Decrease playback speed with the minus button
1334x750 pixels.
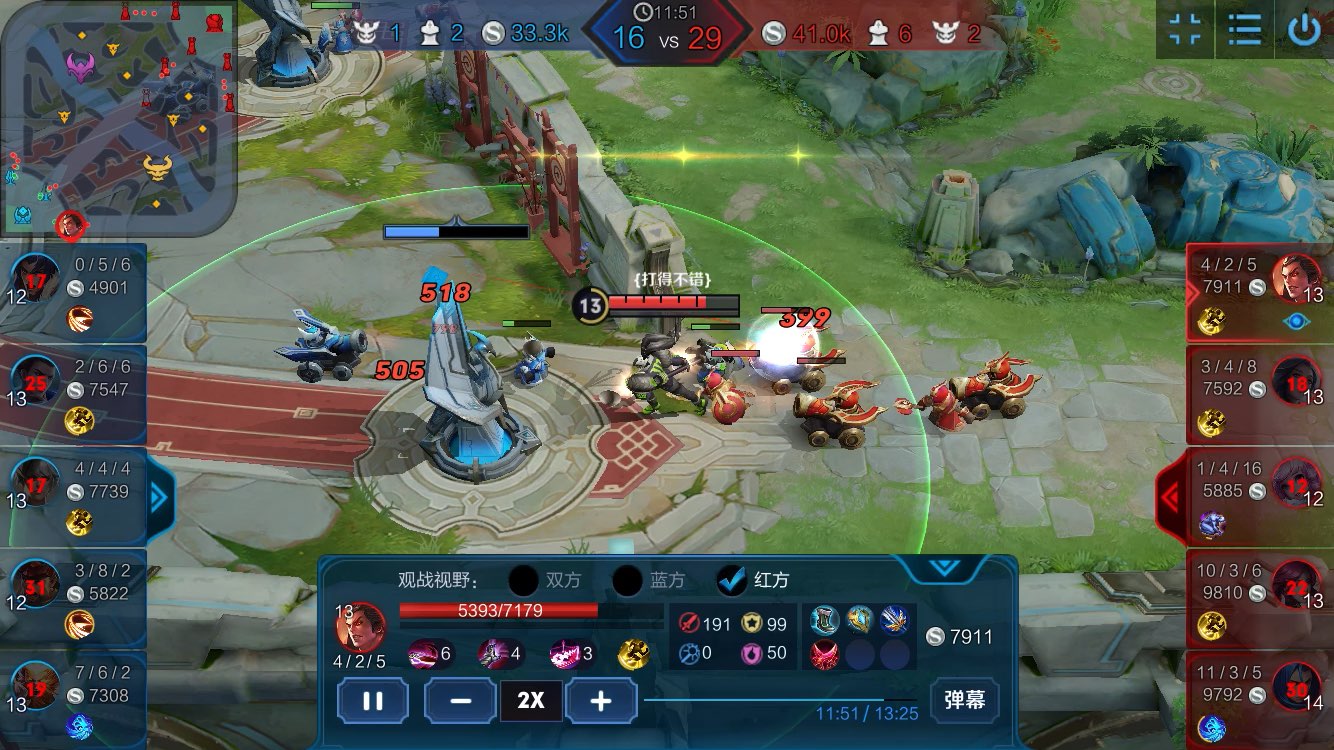(x=460, y=700)
